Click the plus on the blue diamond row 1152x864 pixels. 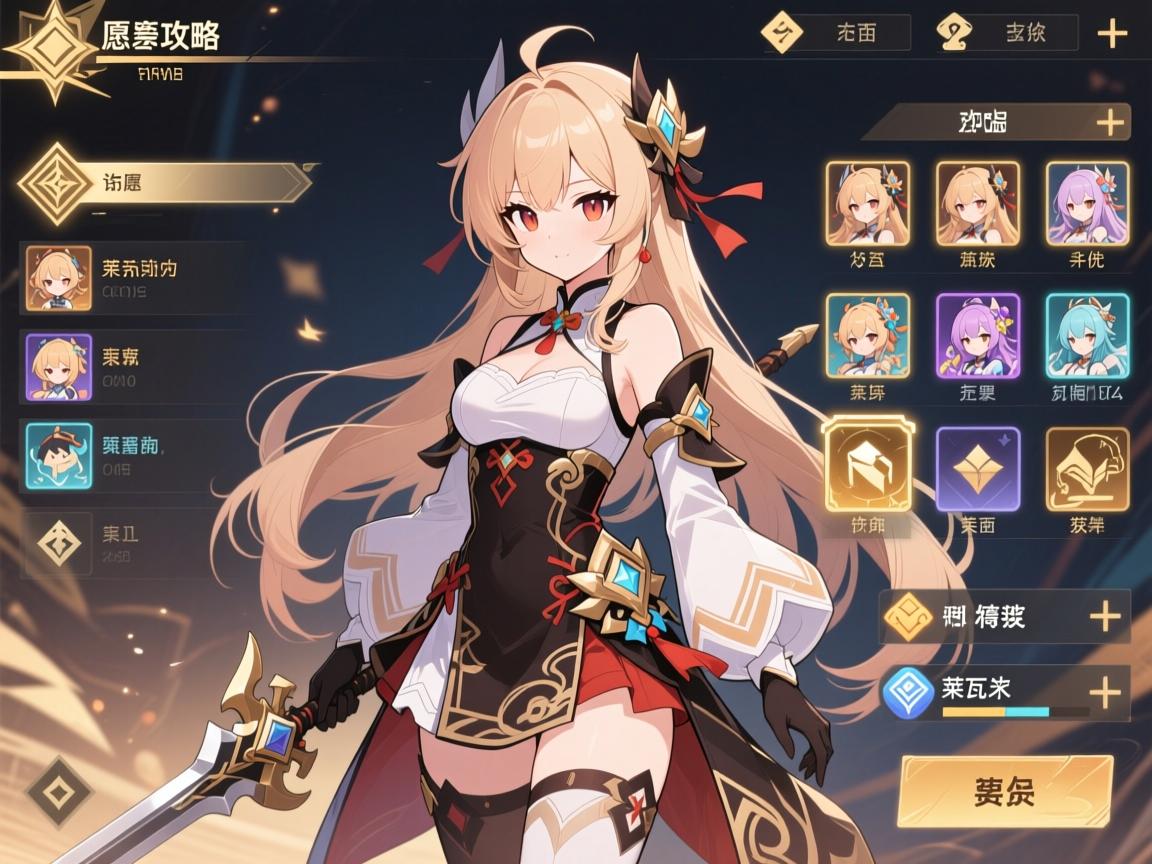(x=1103, y=692)
